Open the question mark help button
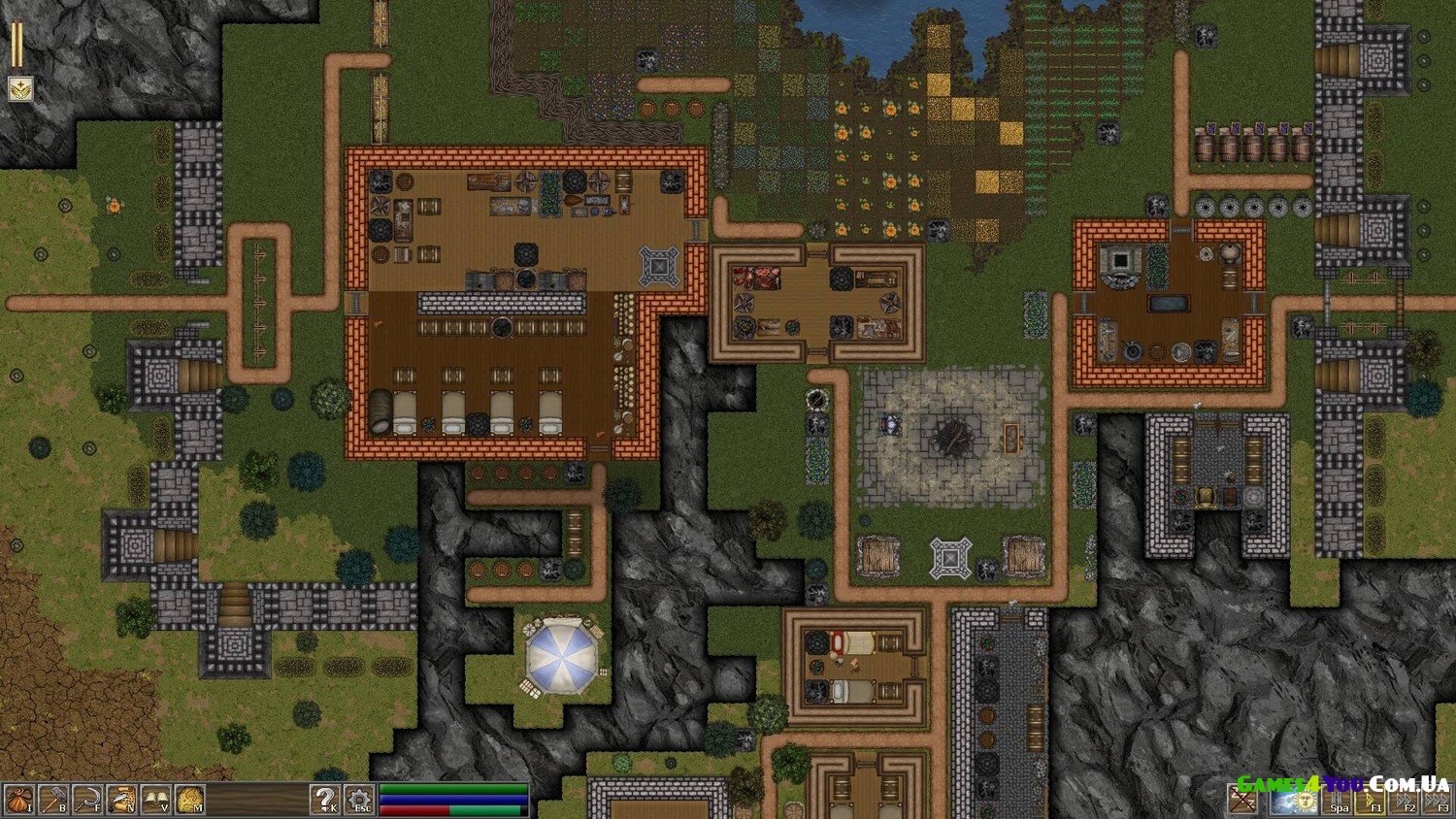This screenshot has width=1456, height=819. pos(325,800)
